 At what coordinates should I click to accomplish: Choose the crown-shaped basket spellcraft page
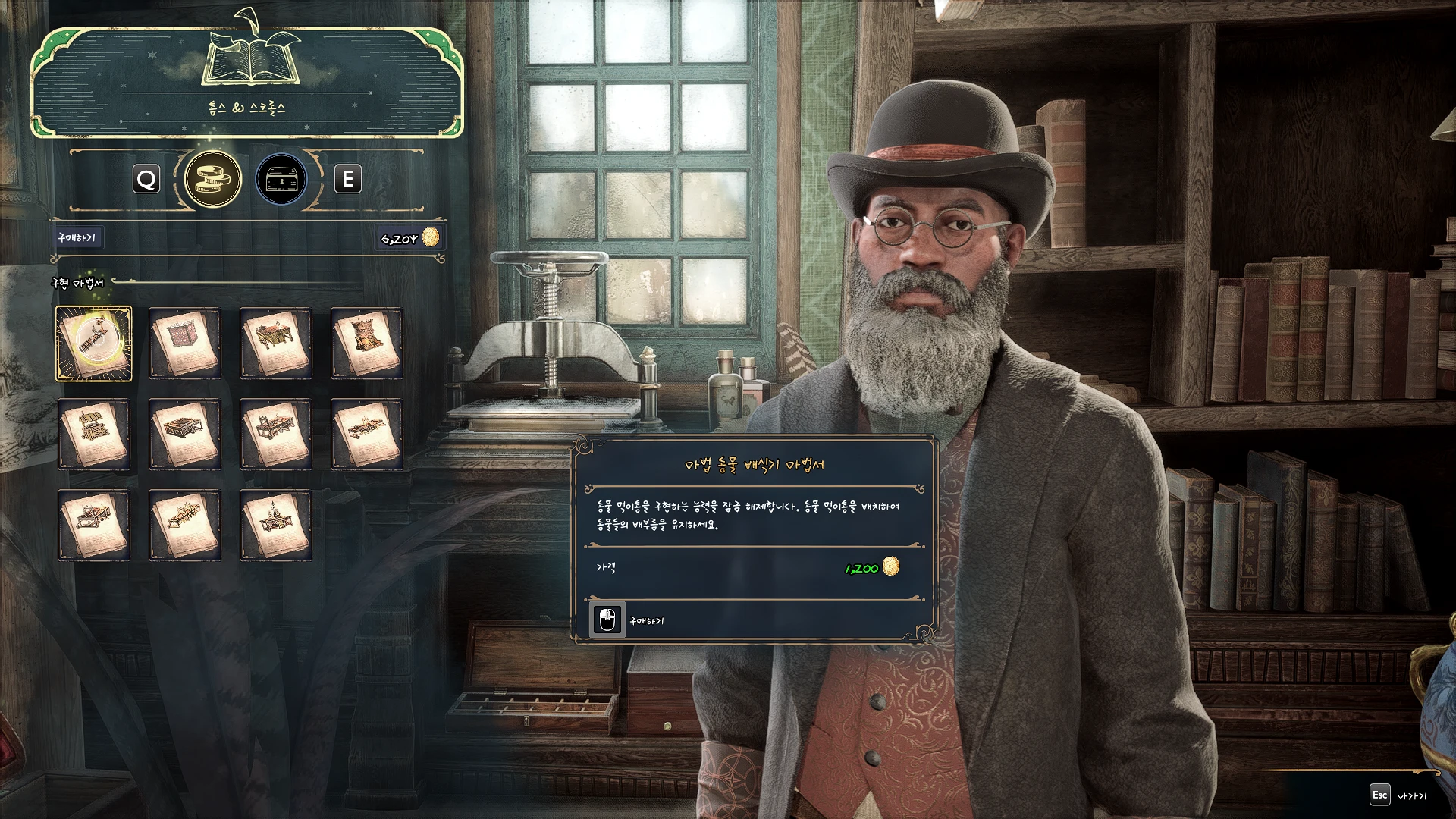[x=367, y=344]
